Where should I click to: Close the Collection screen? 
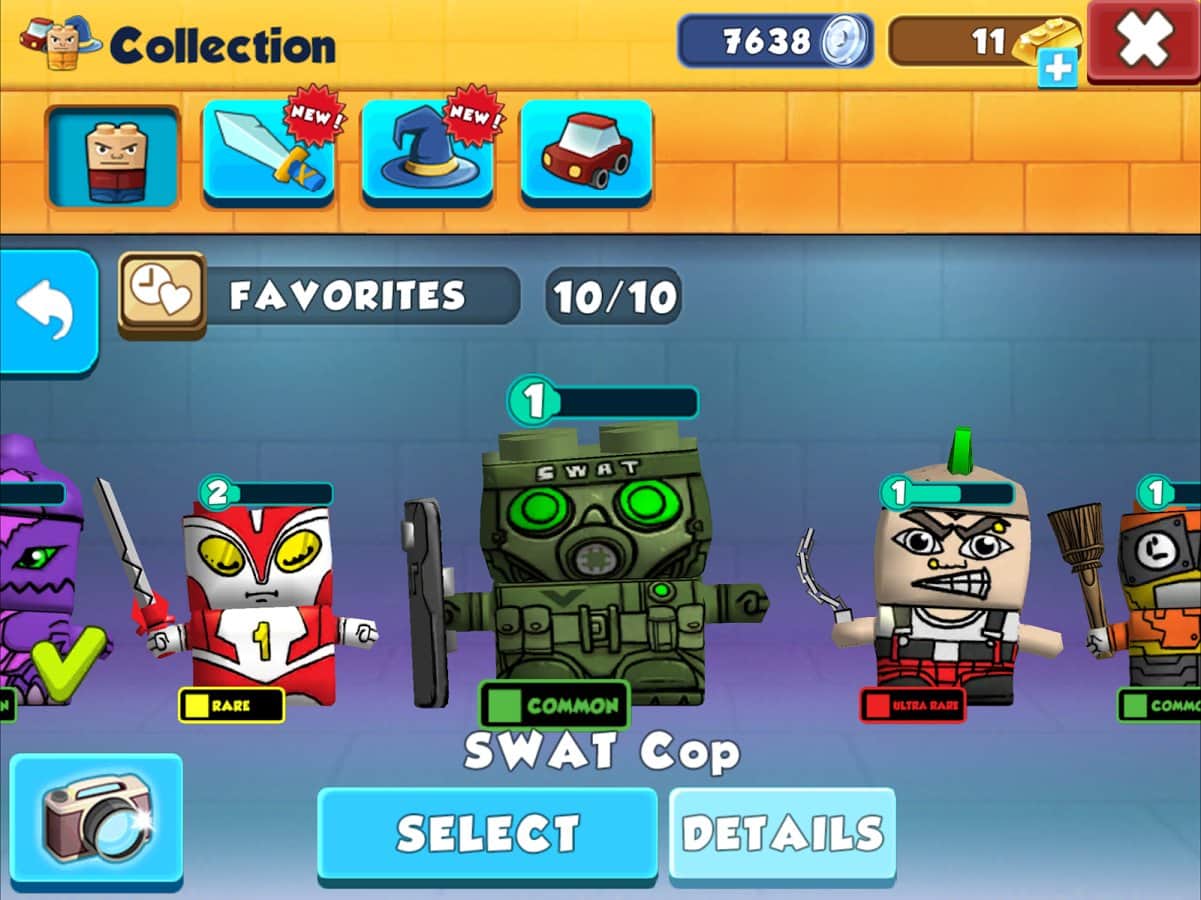pyautogui.click(x=1144, y=40)
